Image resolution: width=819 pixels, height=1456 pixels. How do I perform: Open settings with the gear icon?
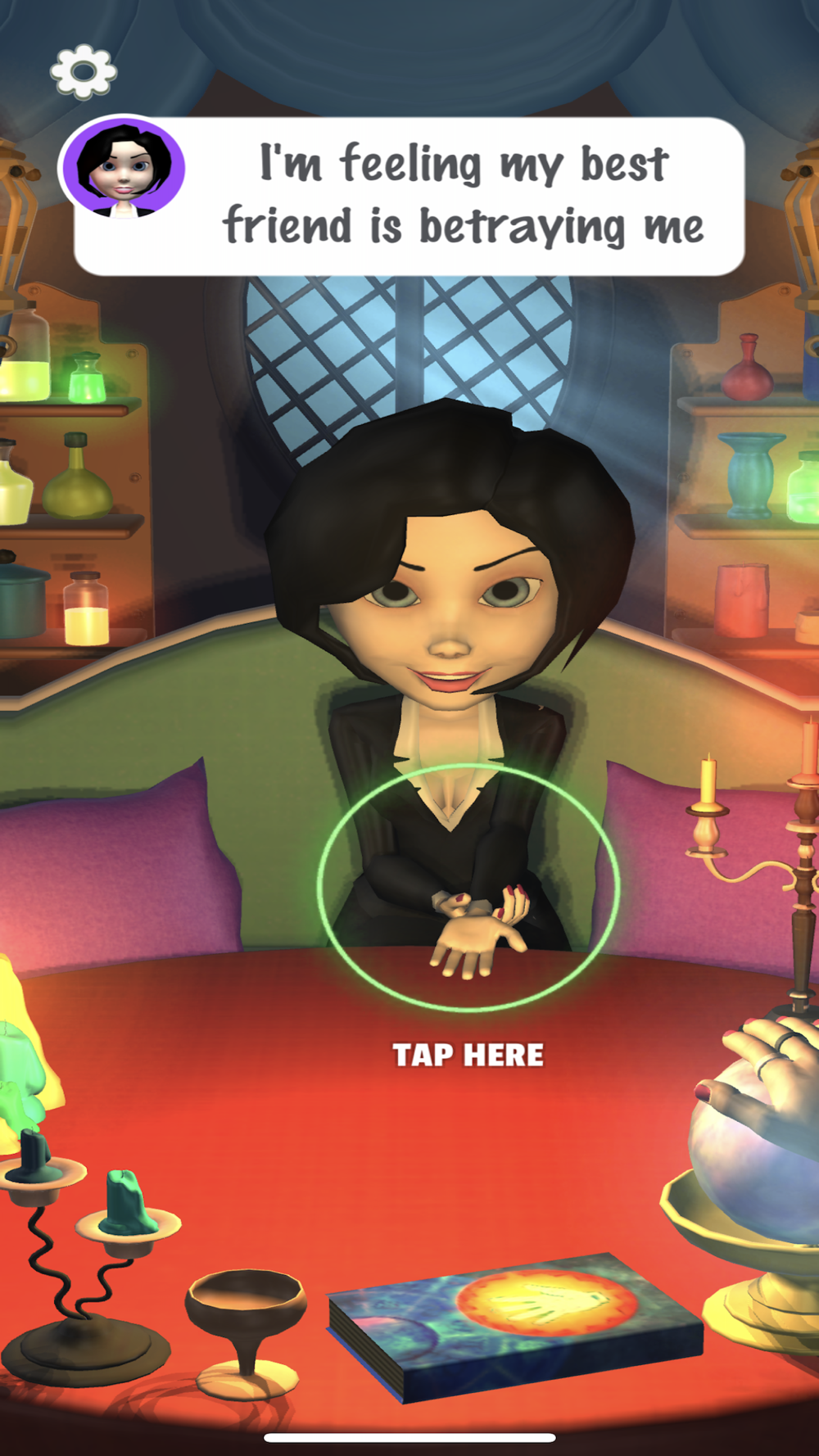coord(84,72)
